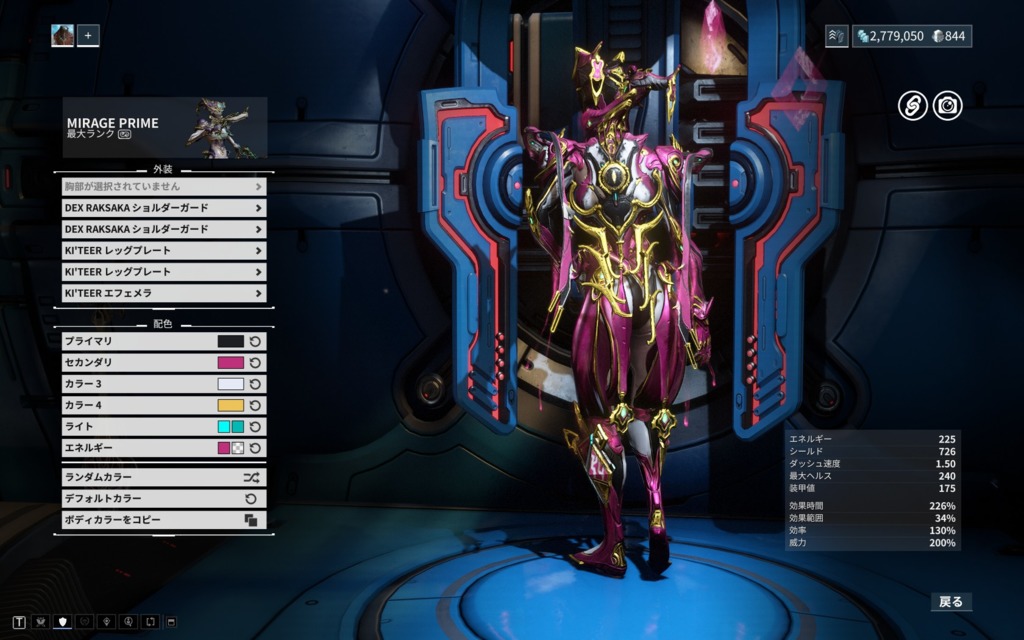Click the chain link icon
The height and width of the screenshot is (640, 1024).
912,105
